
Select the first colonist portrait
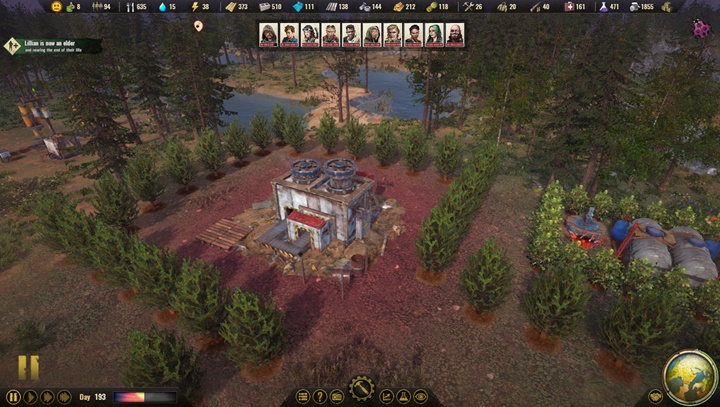(268, 35)
